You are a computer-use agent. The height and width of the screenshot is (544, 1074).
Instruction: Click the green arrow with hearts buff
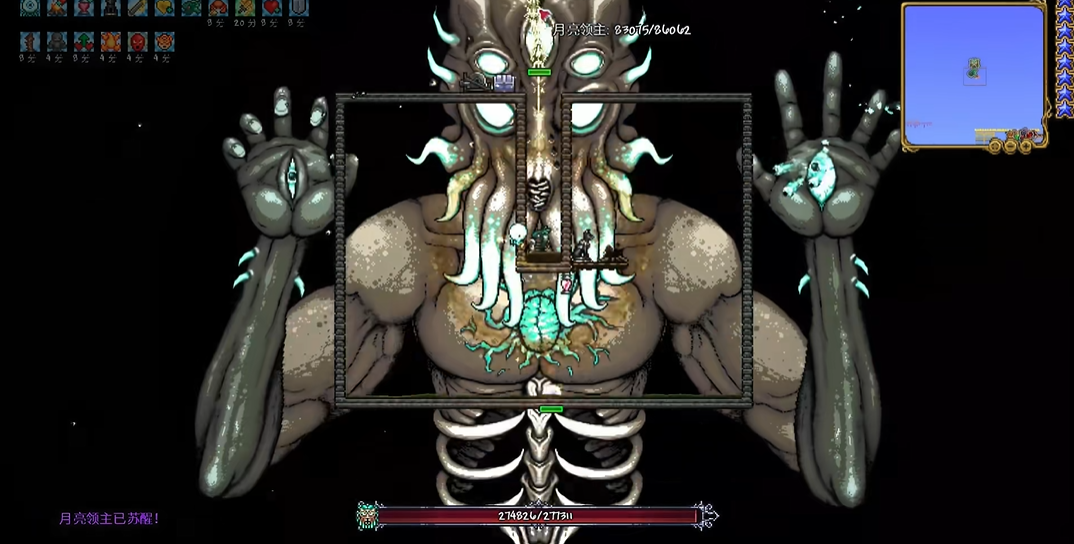[x=84, y=42]
